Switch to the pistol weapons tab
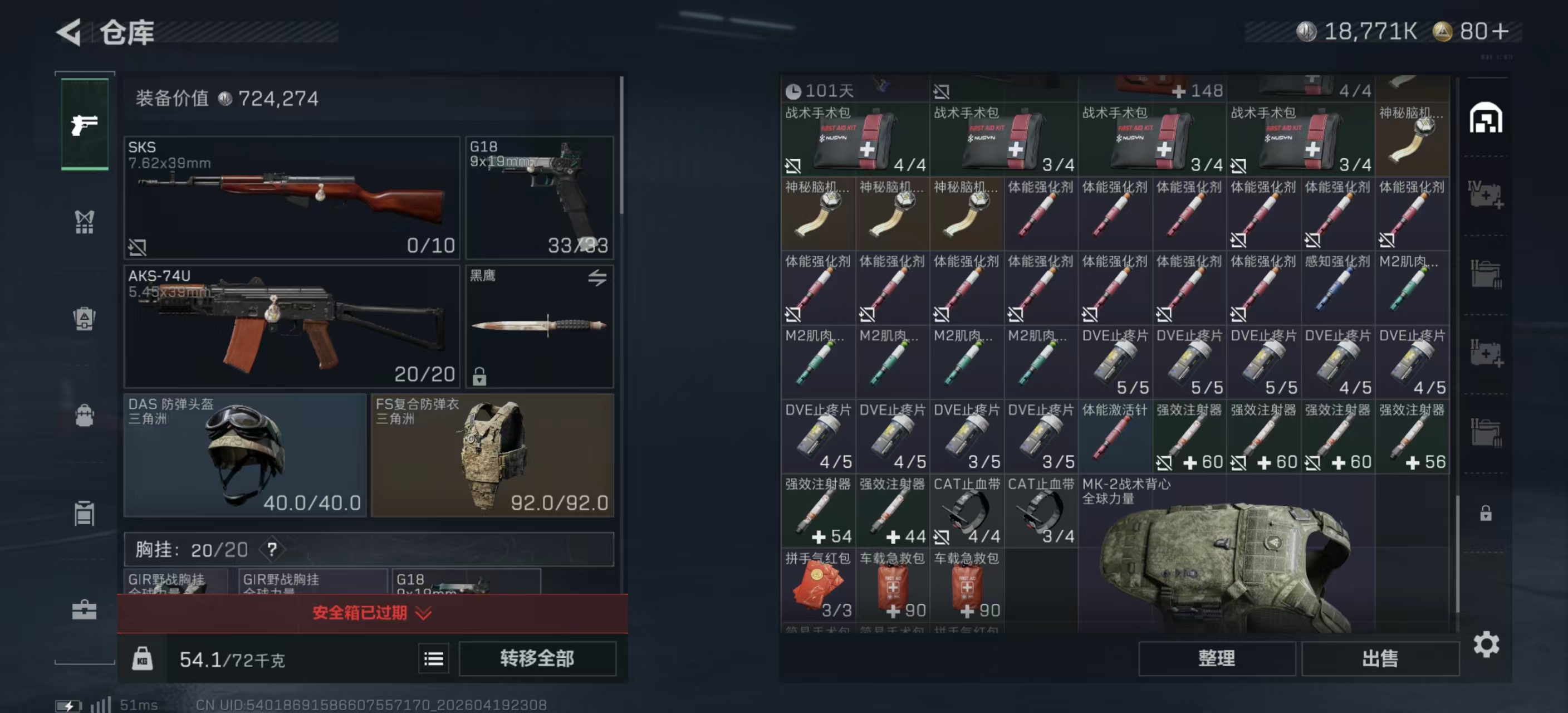Image resolution: width=1568 pixels, height=713 pixels. (85, 125)
